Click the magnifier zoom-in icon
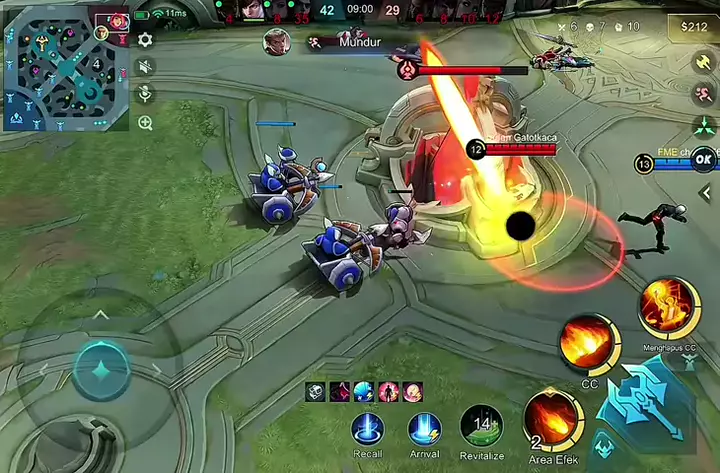 coord(146,123)
